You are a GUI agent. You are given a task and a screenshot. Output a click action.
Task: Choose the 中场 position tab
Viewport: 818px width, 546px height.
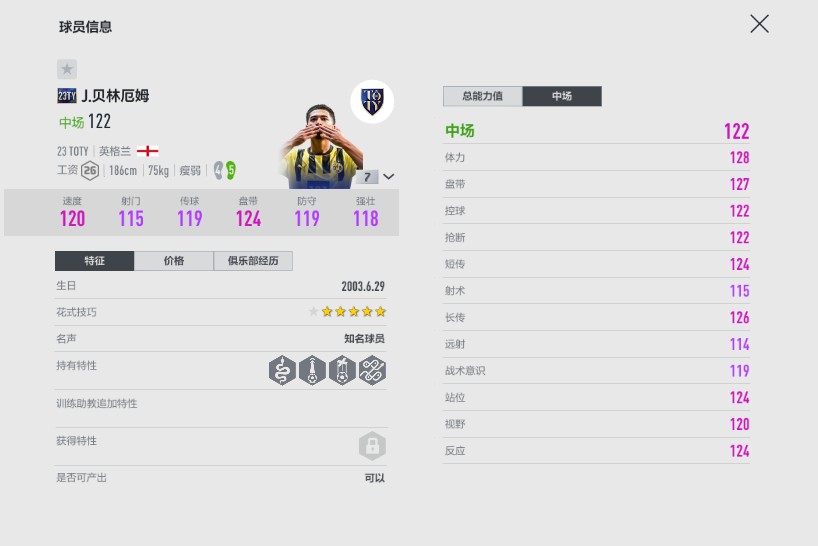562,96
